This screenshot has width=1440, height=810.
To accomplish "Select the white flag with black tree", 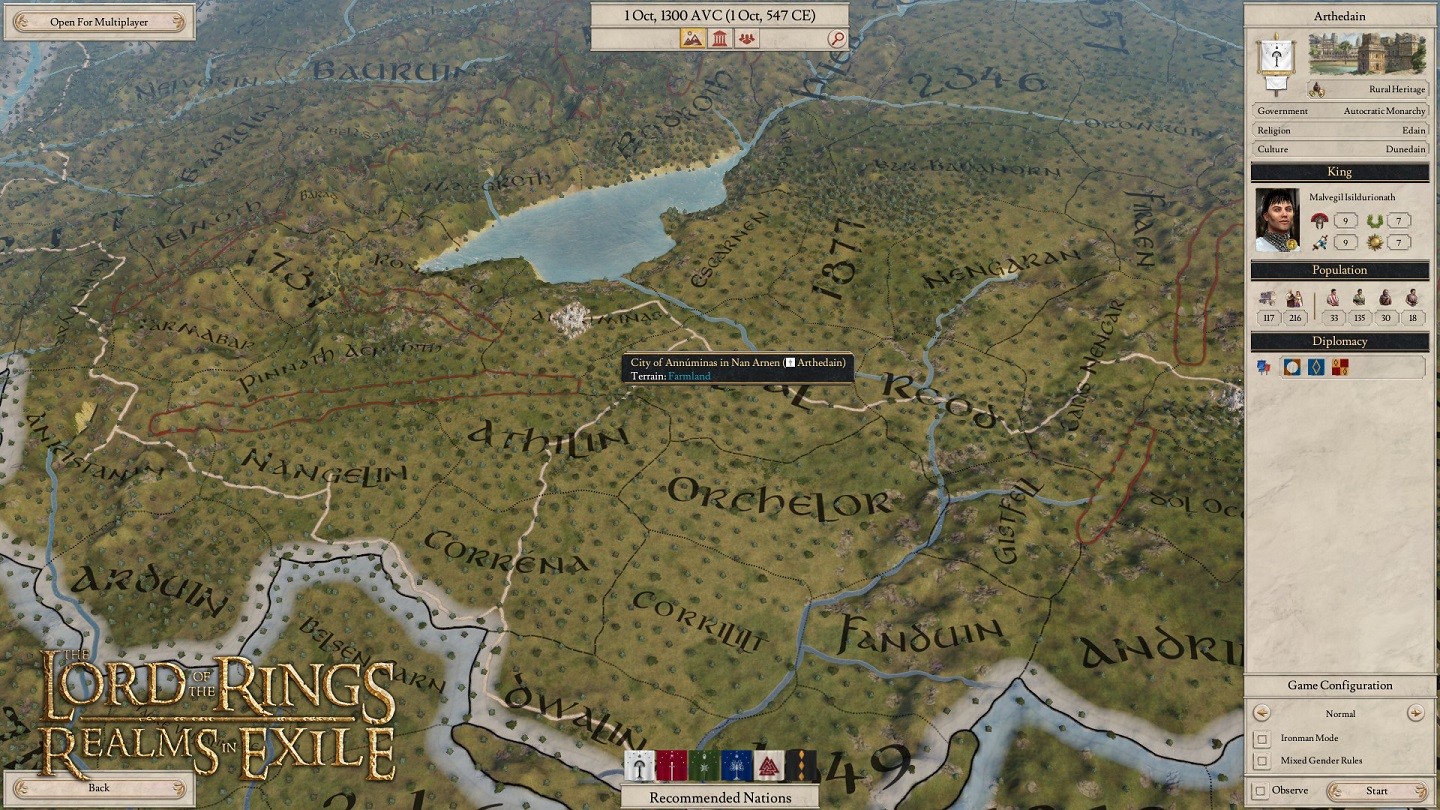I will click(640, 766).
